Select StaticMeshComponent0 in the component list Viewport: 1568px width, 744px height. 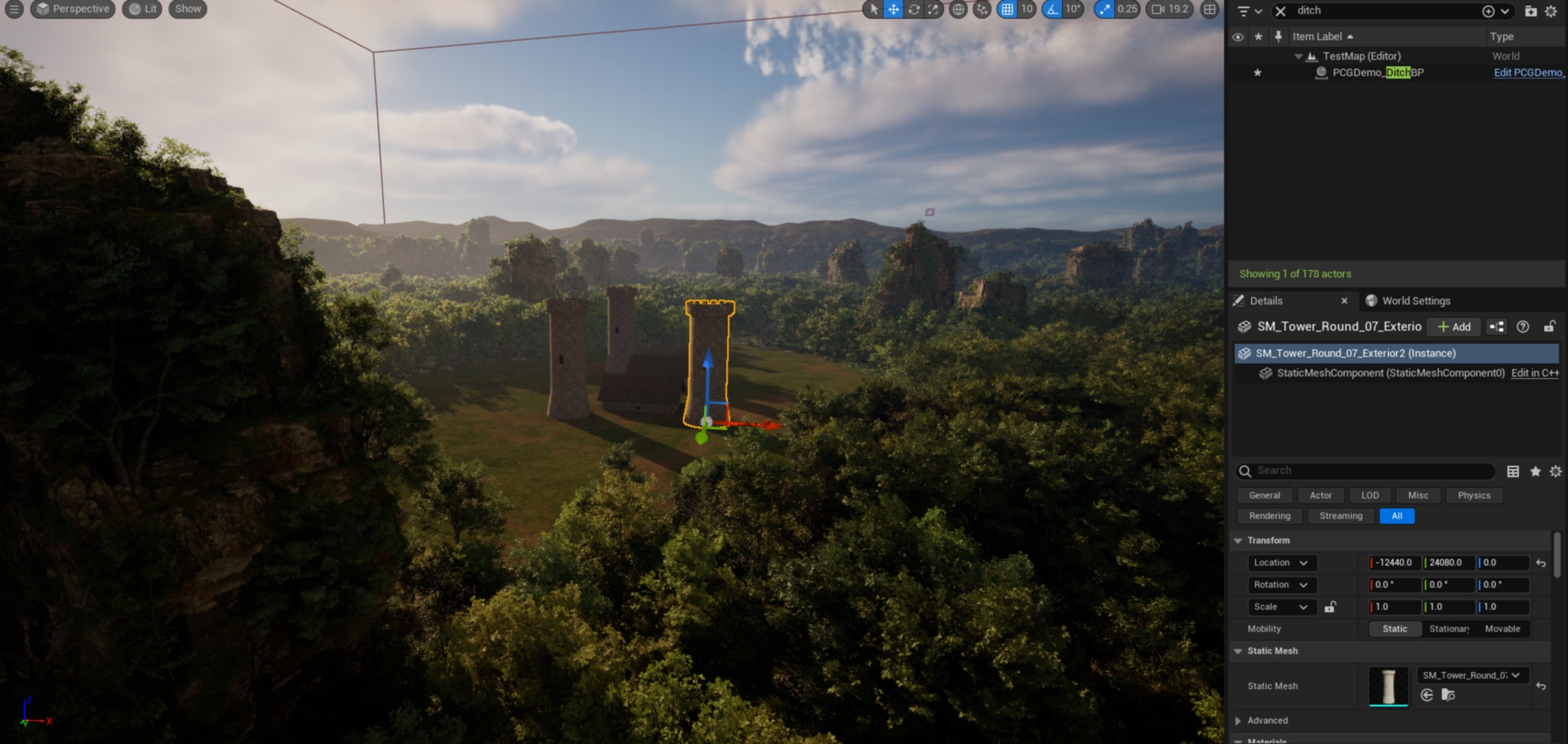[x=1390, y=373]
